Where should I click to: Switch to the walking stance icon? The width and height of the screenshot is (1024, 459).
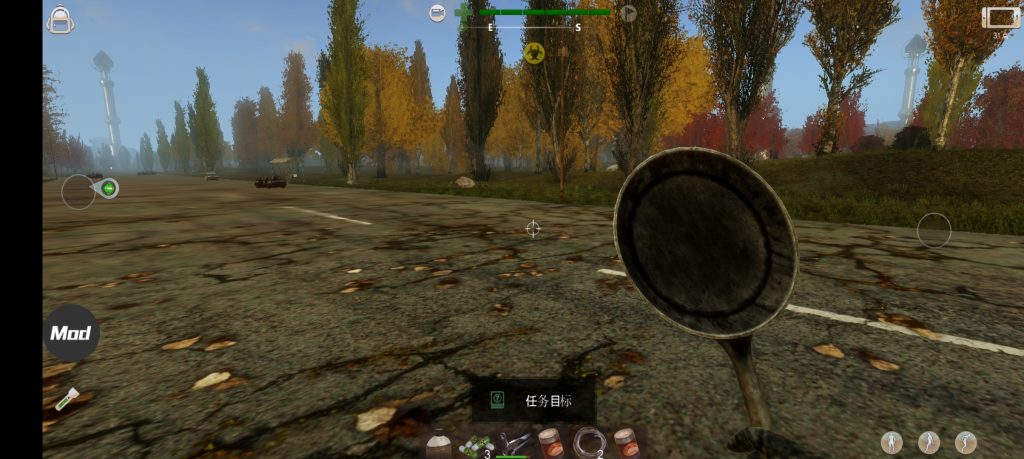pos(929,442)
